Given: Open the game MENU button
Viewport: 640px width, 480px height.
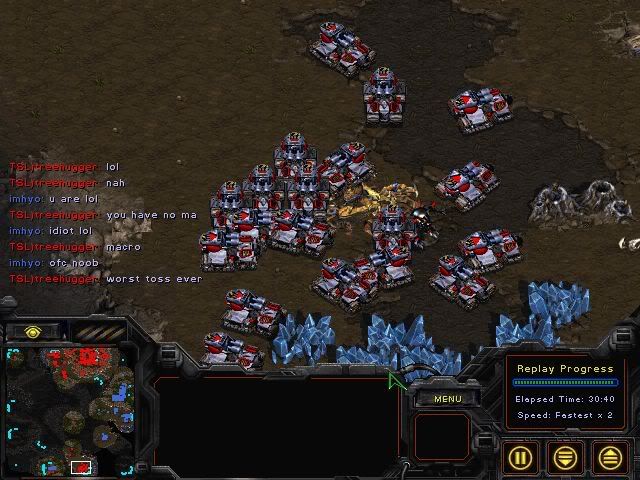Looking at the screenshot, I should tap(447, 398).
